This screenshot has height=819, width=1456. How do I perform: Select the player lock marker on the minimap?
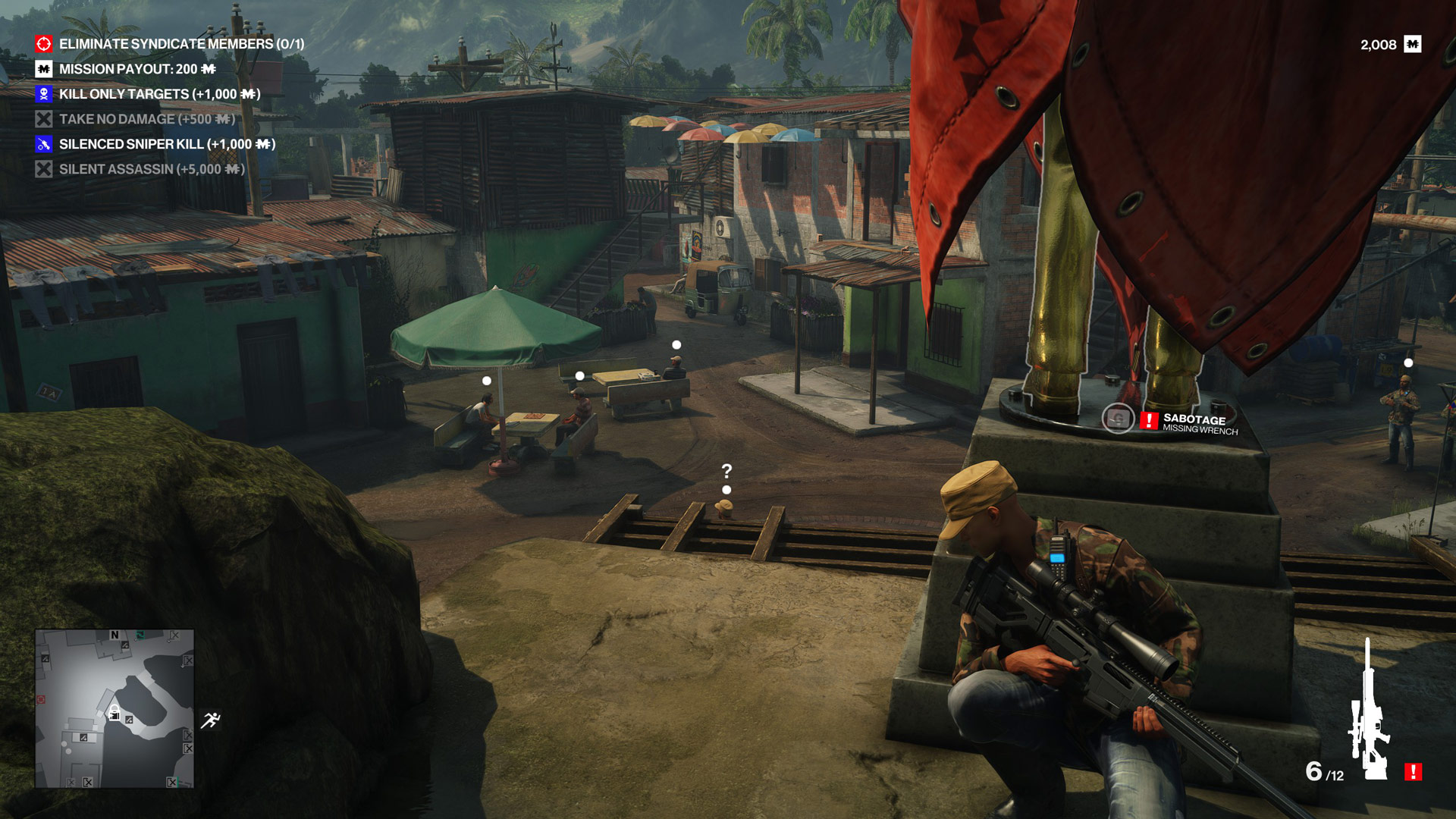click(x=115, y=713)
